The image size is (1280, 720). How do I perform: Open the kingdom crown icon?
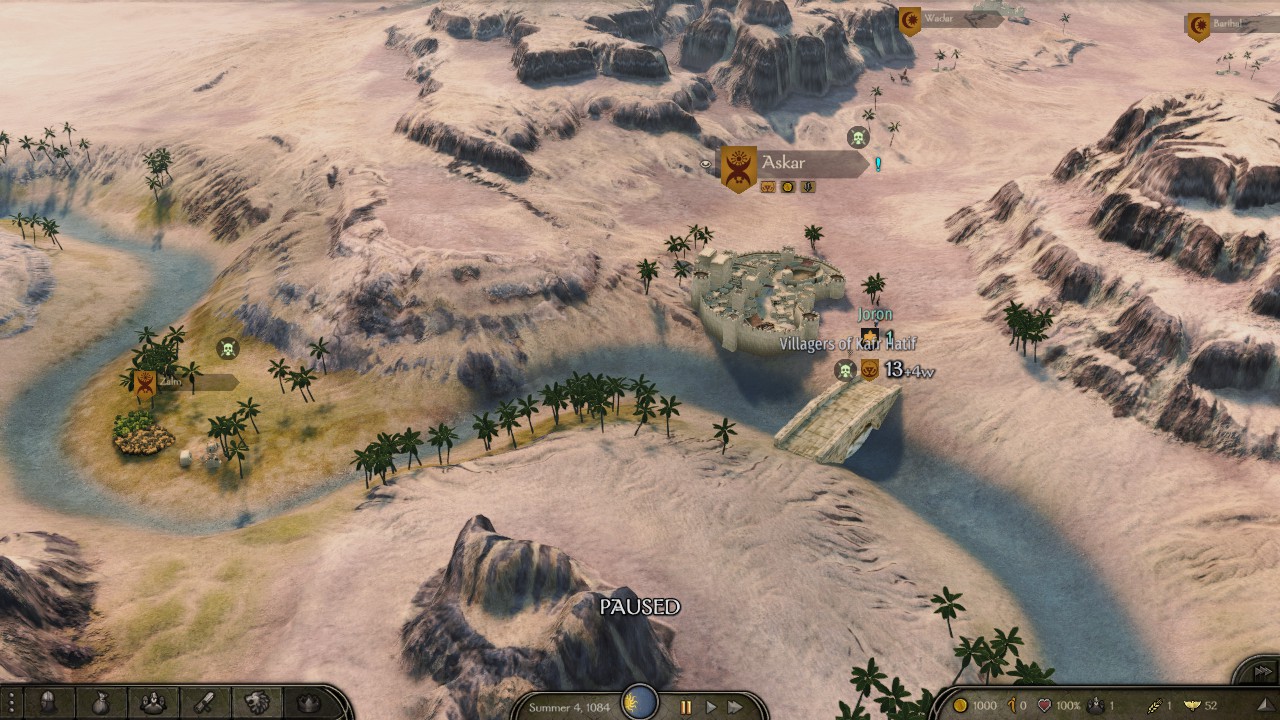pyautogui.click(x=309, y=703)
